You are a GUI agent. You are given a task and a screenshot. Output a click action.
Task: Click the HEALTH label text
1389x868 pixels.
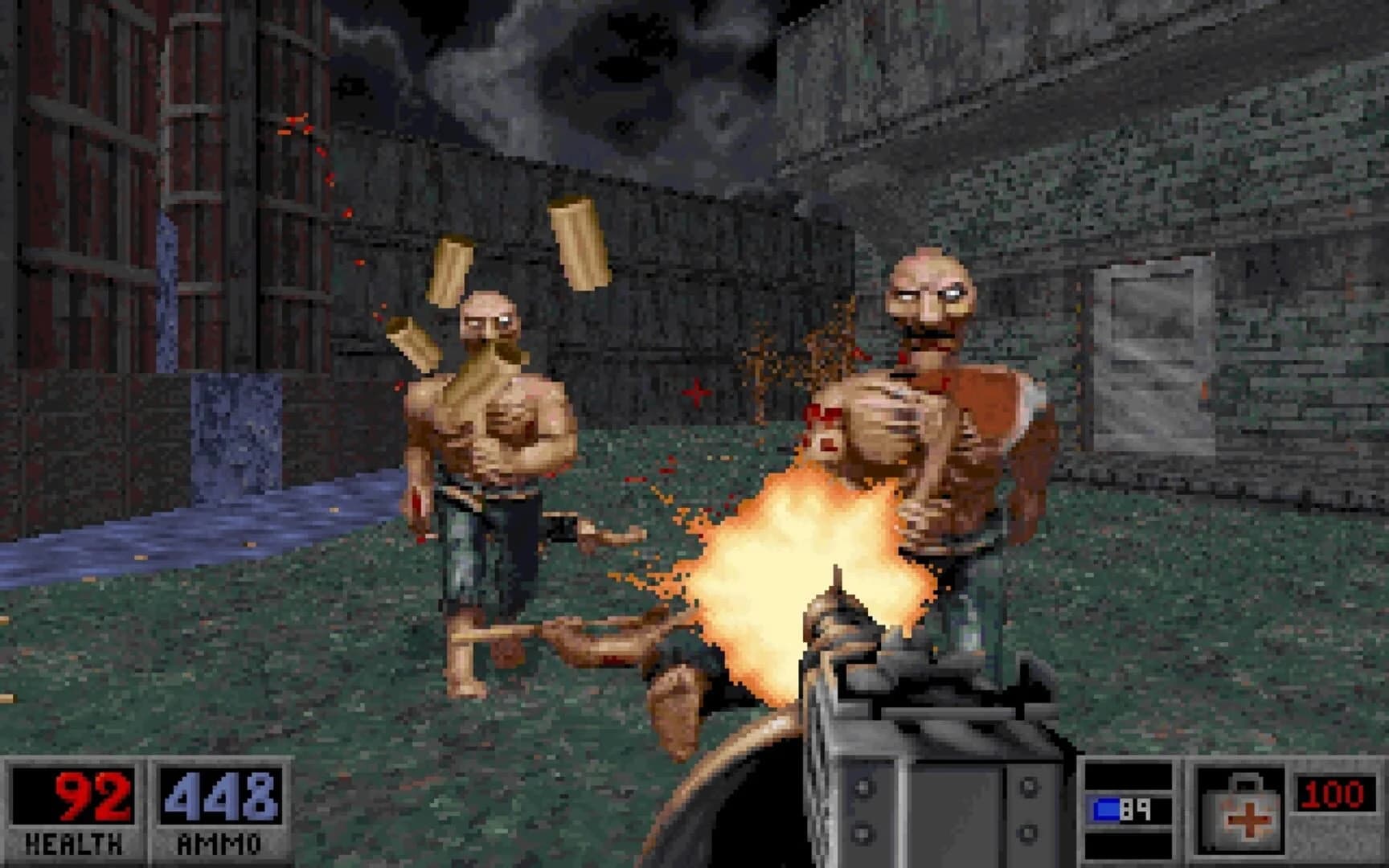pos(71,842)
